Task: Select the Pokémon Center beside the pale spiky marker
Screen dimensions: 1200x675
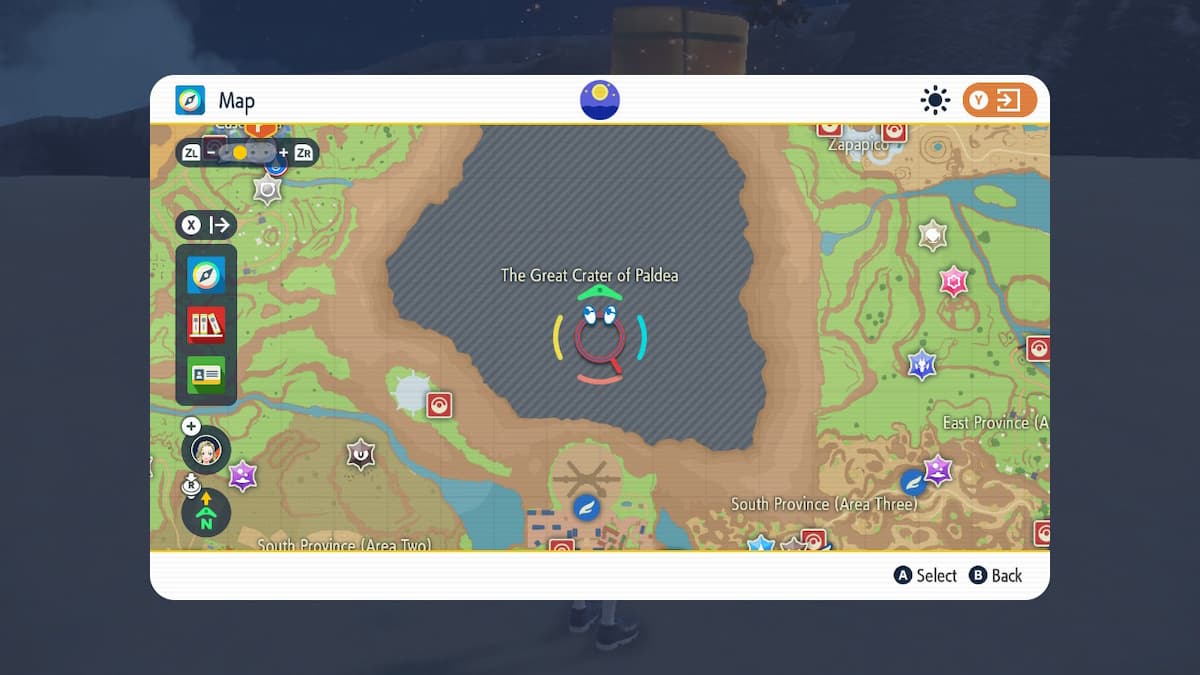Action: point(439,404)
